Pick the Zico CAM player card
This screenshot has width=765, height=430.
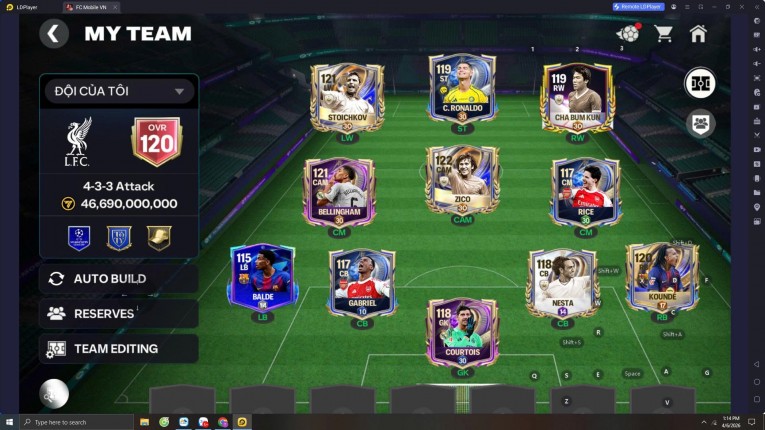(462, 180)
